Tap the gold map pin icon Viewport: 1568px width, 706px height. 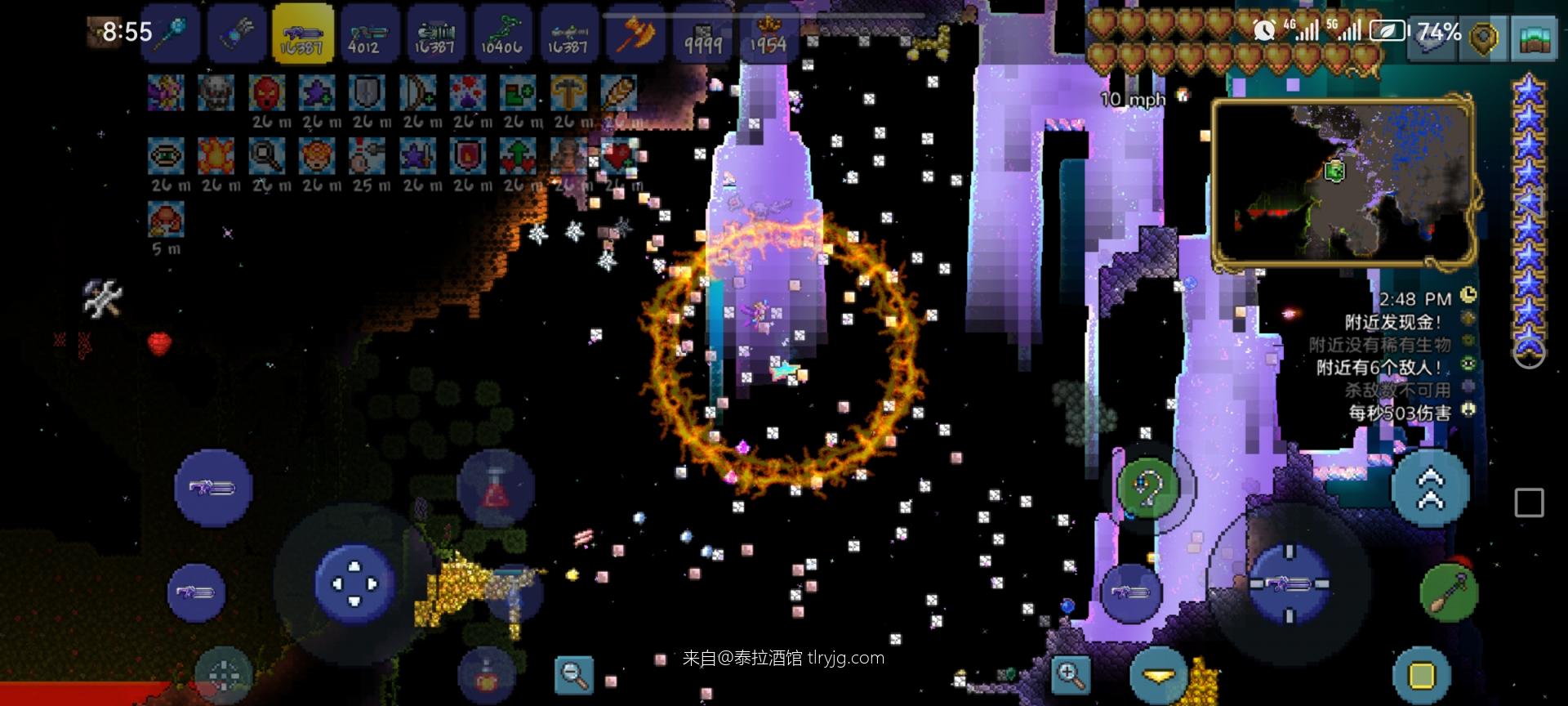coord(1483,37)
